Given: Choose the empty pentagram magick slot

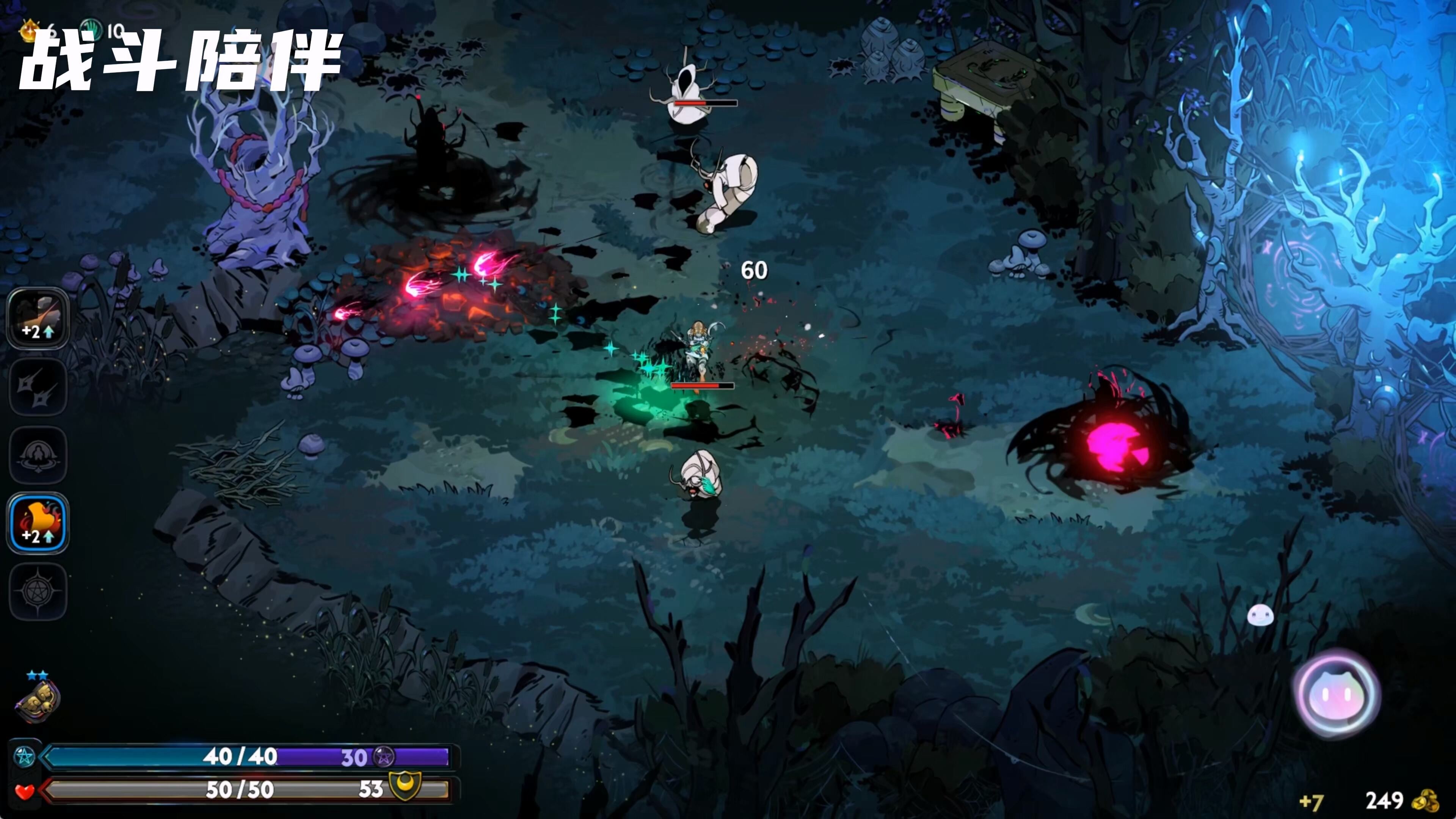Looking at the screenshot, I should click(38, 592).
